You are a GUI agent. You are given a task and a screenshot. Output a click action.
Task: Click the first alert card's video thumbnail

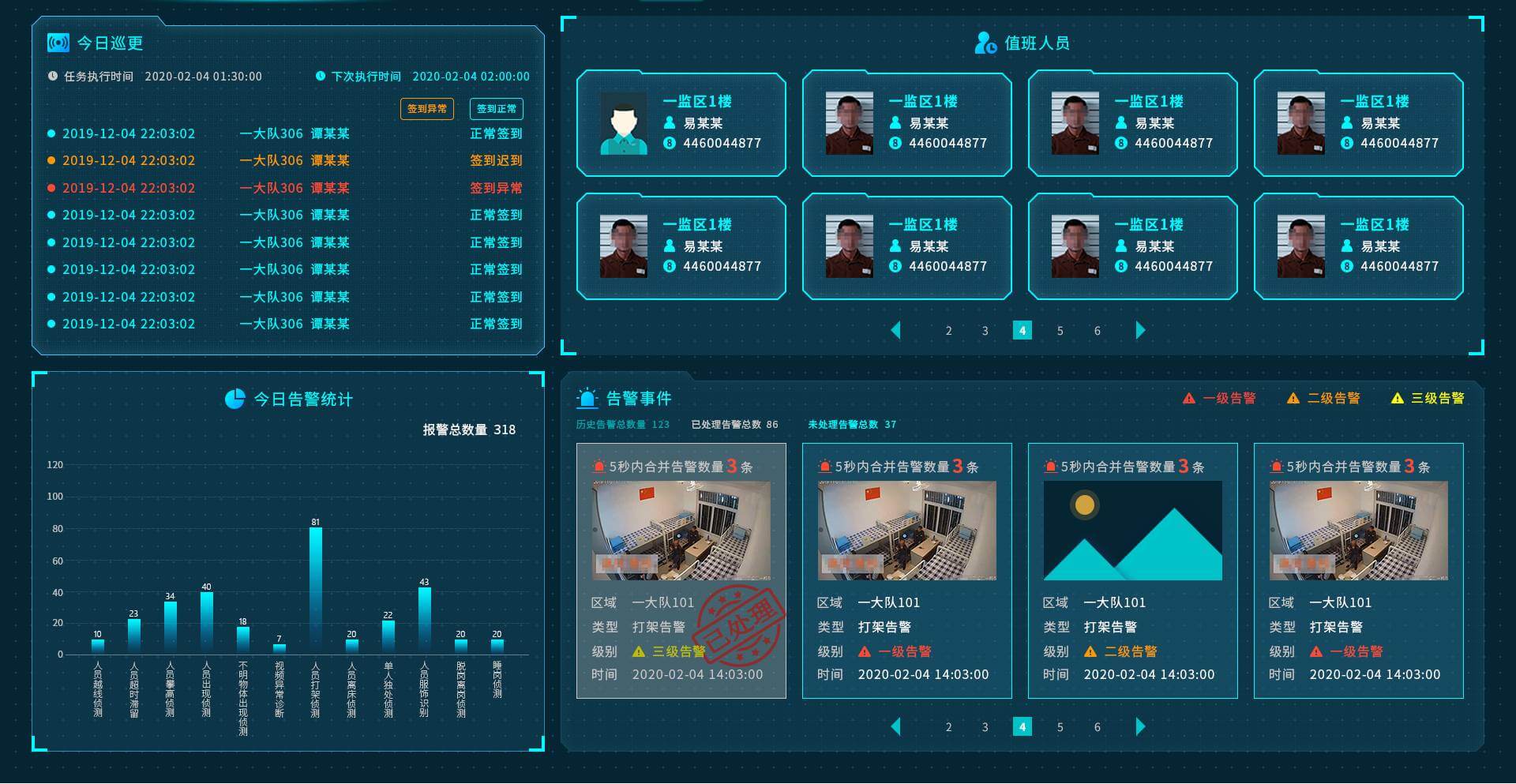click(x=681, y=531)
